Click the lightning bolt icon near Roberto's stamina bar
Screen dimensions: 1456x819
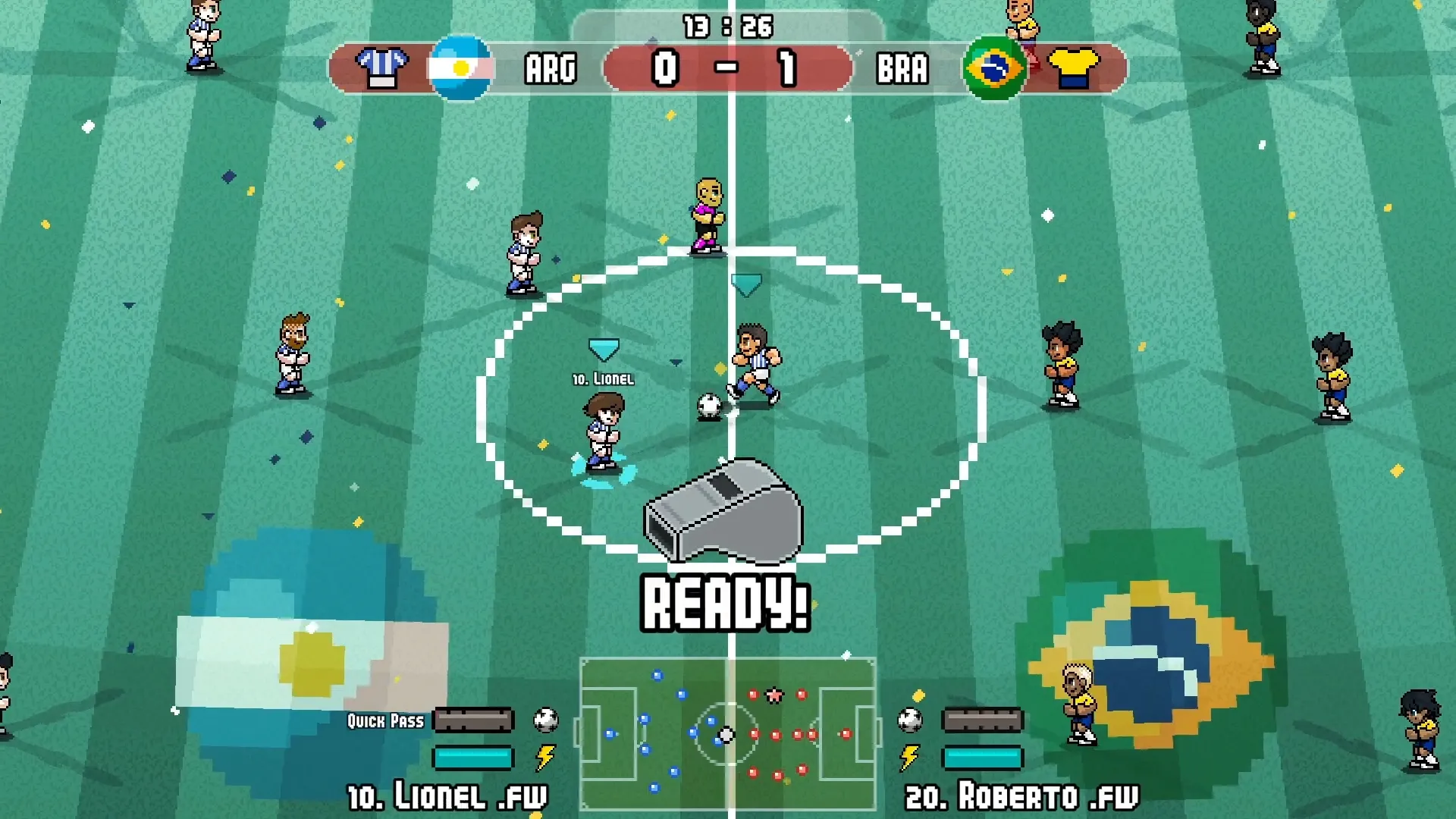907,758
